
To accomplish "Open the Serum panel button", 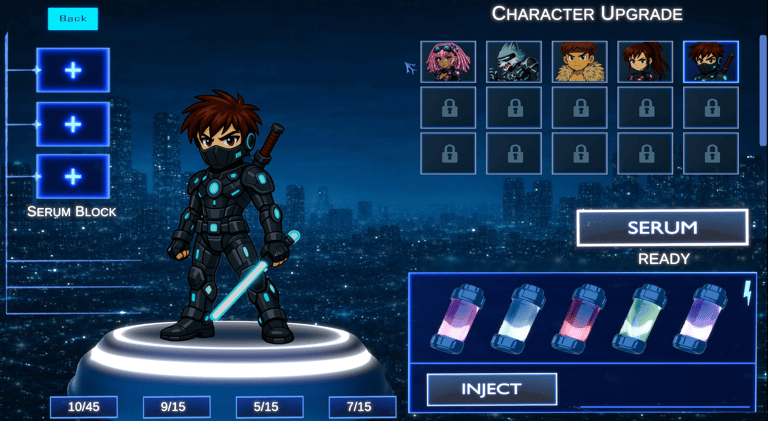I will 662,227.
